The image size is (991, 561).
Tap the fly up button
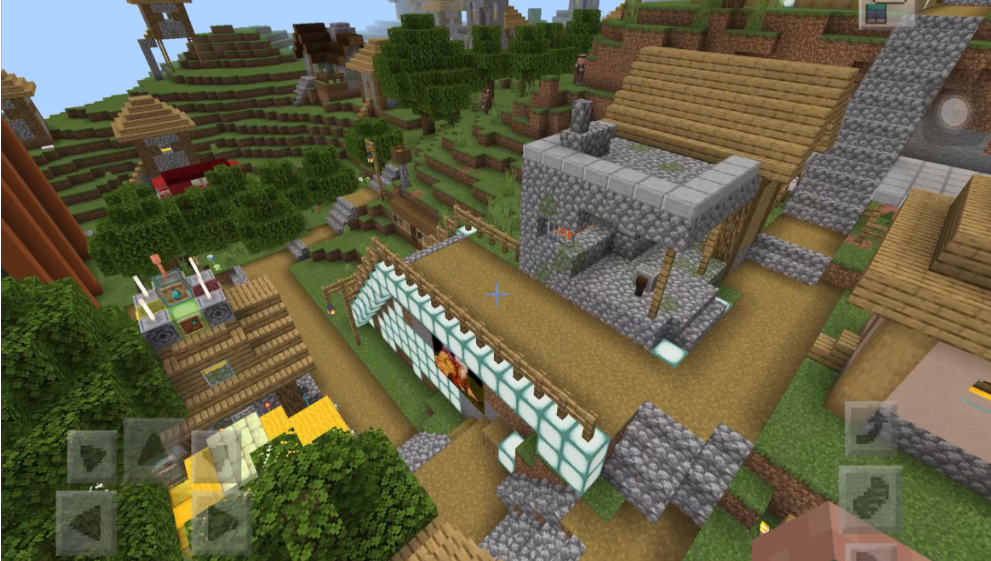pyautogui.click(x=870, y=429)
